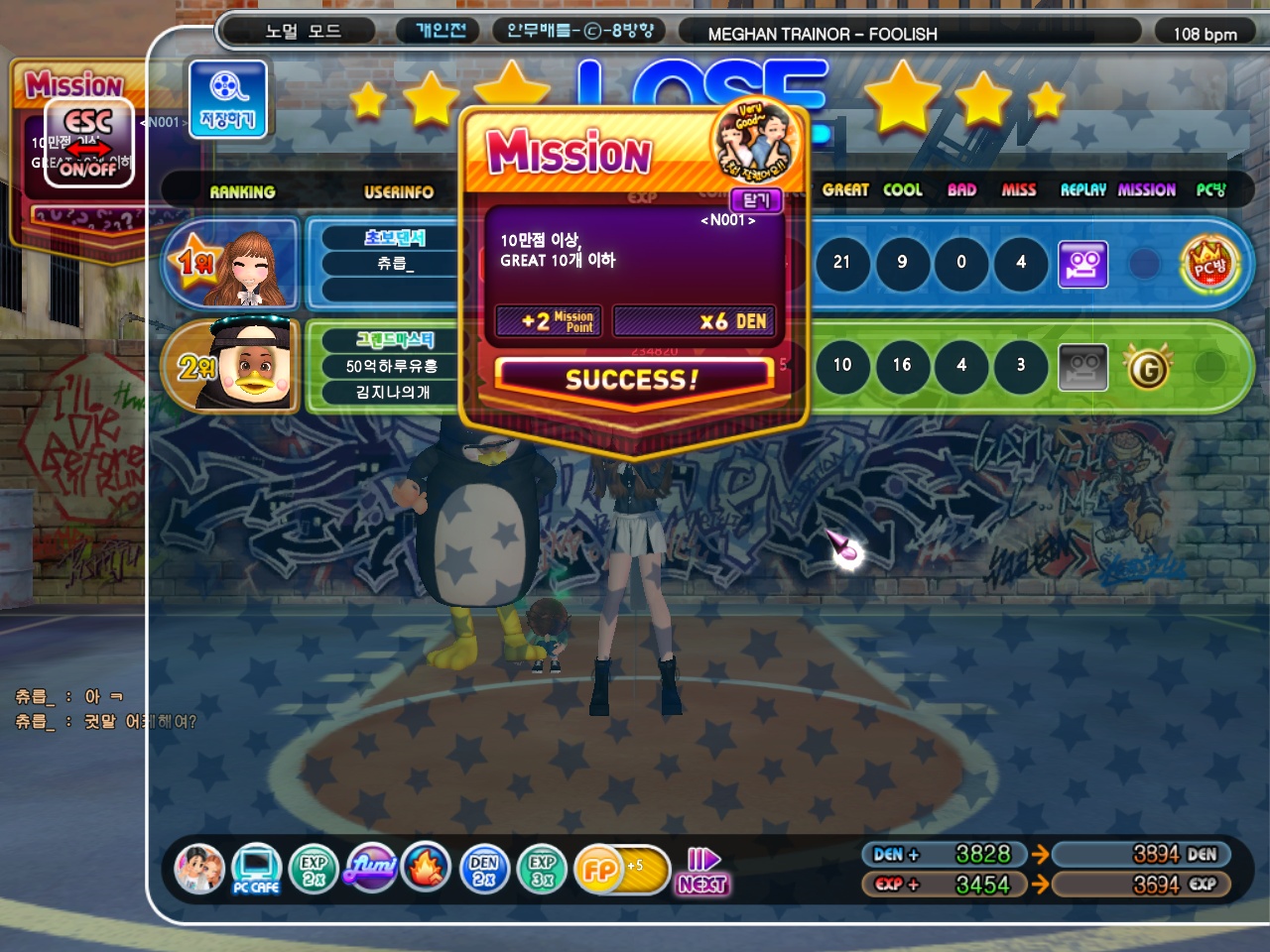Click the NEXT button
The width and height of the screenshot is (1270, 952).
pos(703,872)
